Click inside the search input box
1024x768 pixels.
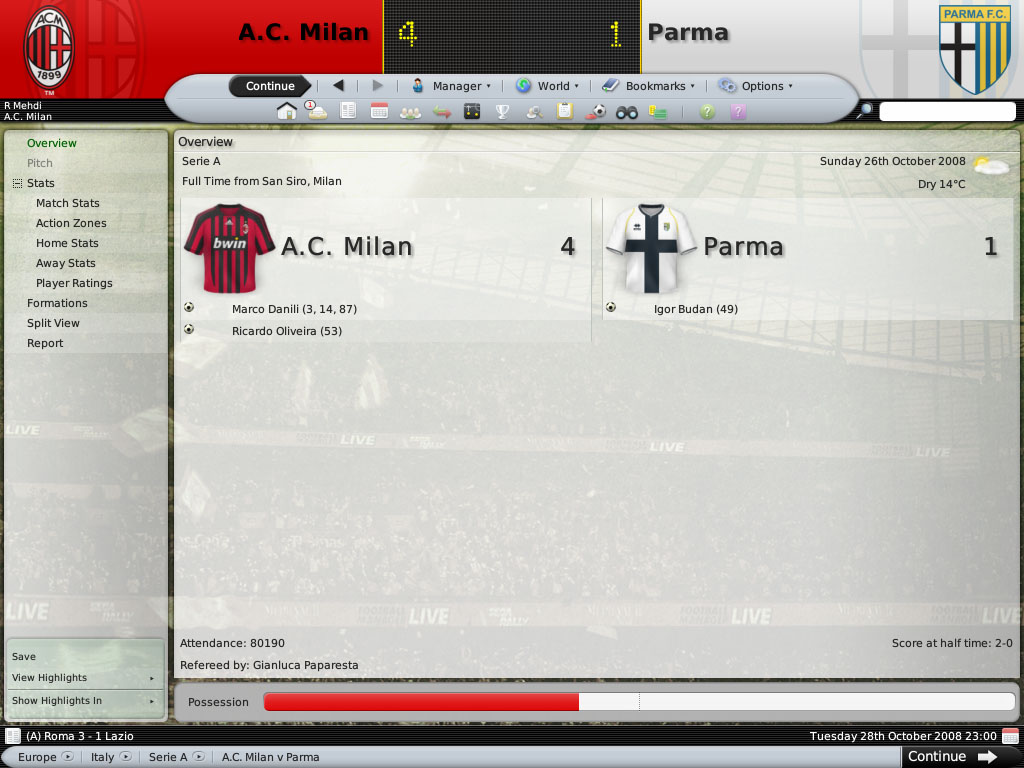point(946,111)
